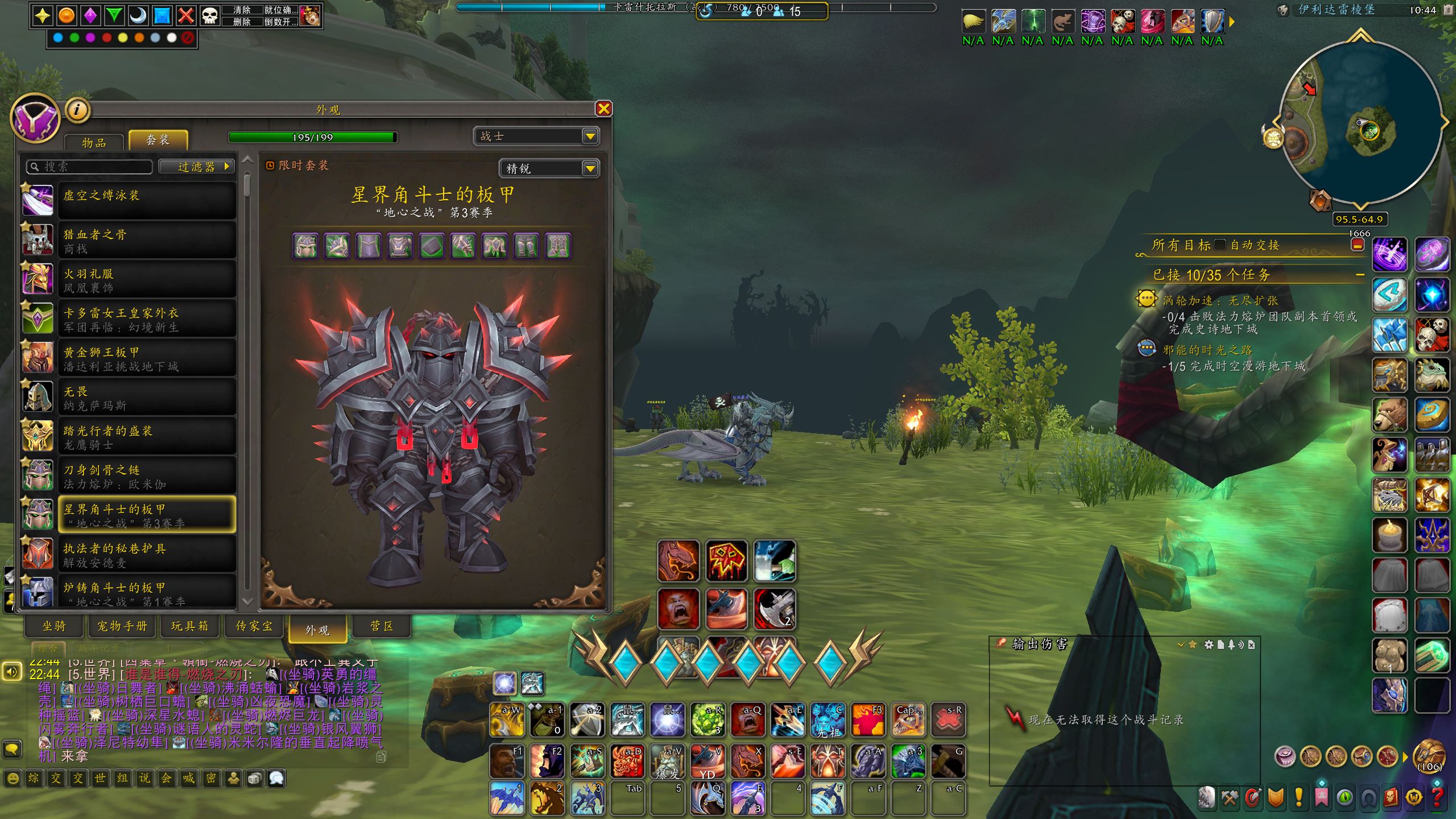Viewport: 1456px width, 819px height.
Task: Click the 搜索 search box
Action: pyautogui.click(x=91, y=167)
